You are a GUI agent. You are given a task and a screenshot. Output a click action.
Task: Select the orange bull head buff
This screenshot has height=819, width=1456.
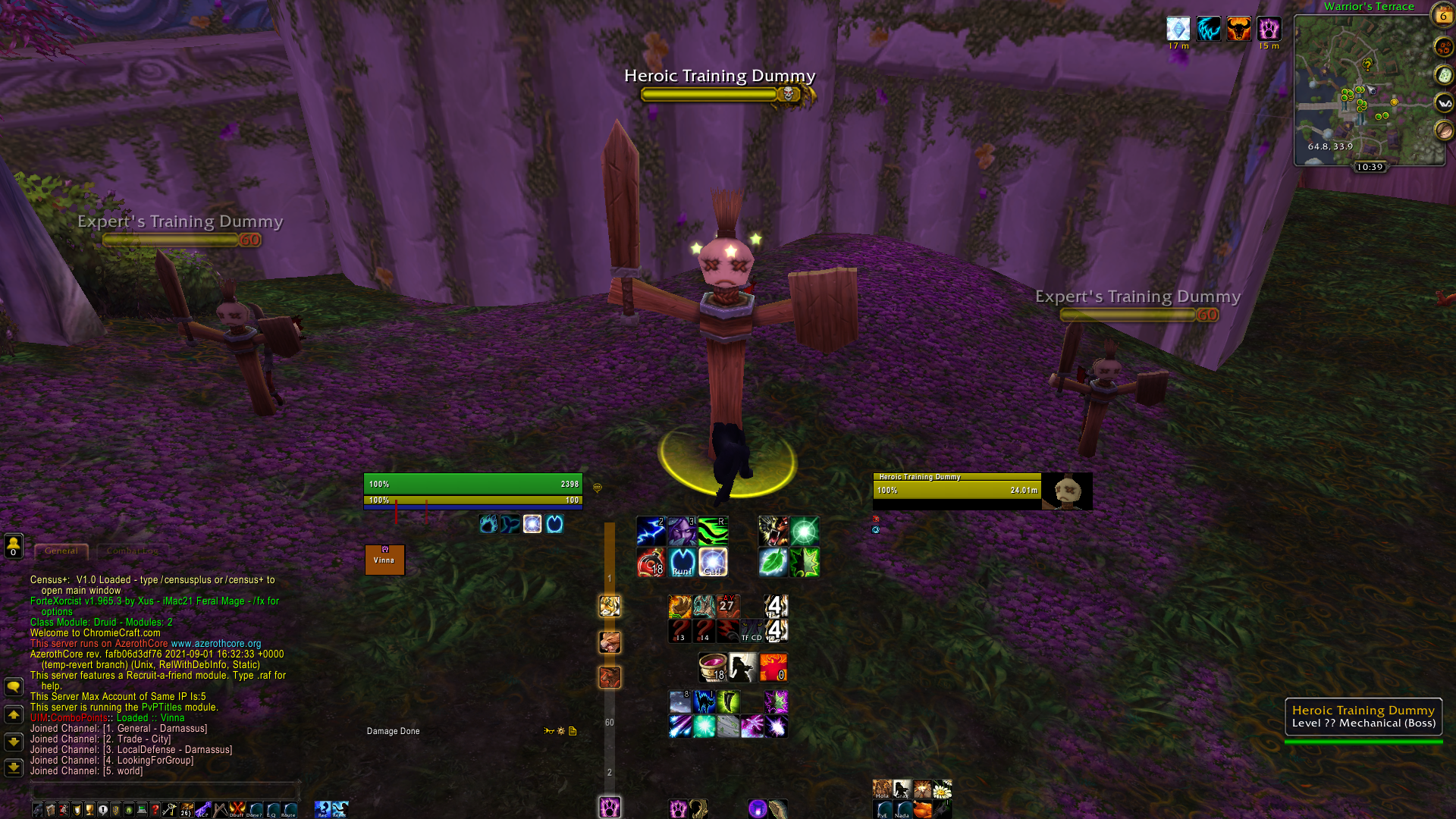[x=1238, y=29]
